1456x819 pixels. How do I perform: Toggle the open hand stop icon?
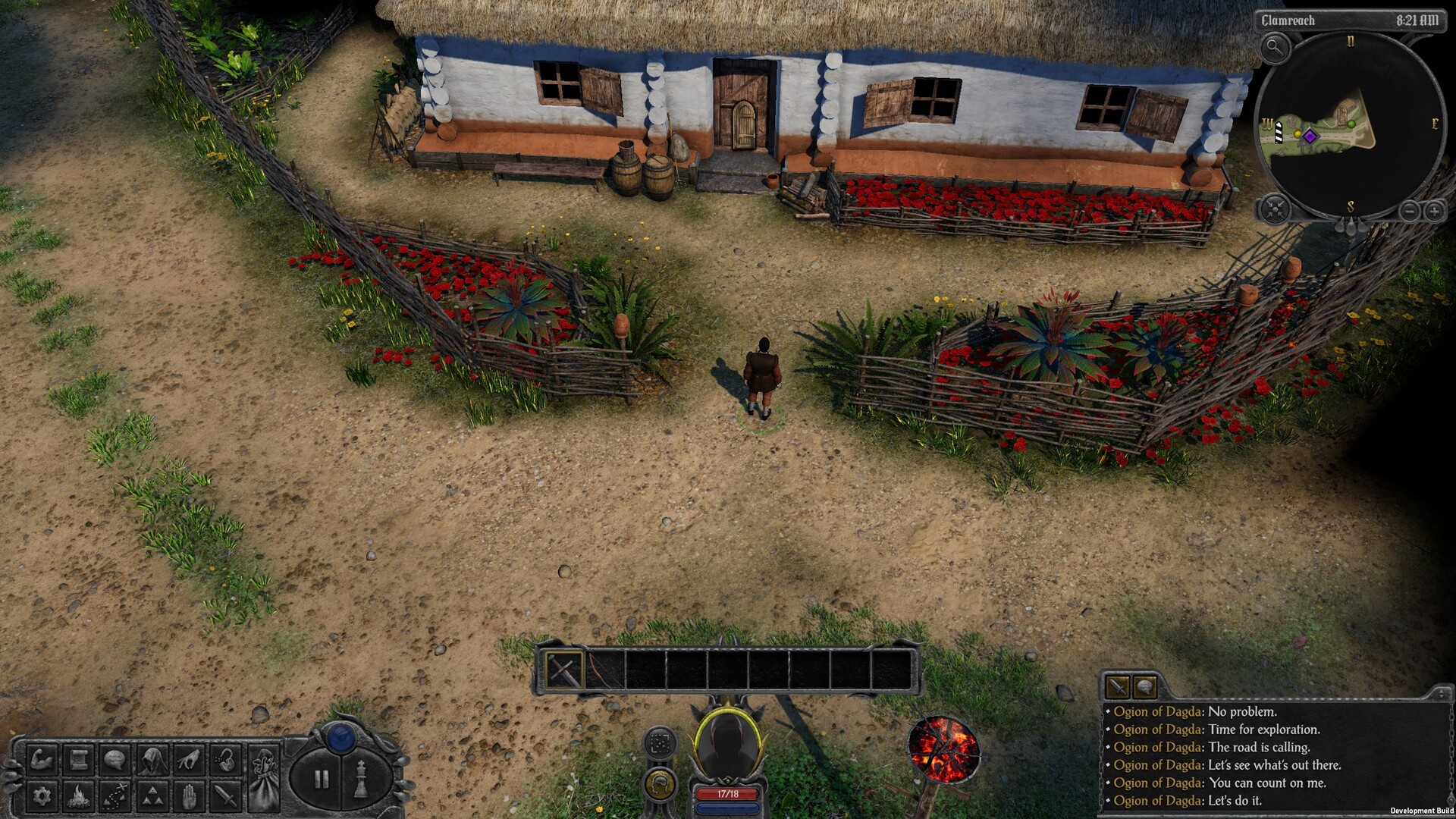pos(189,796)
